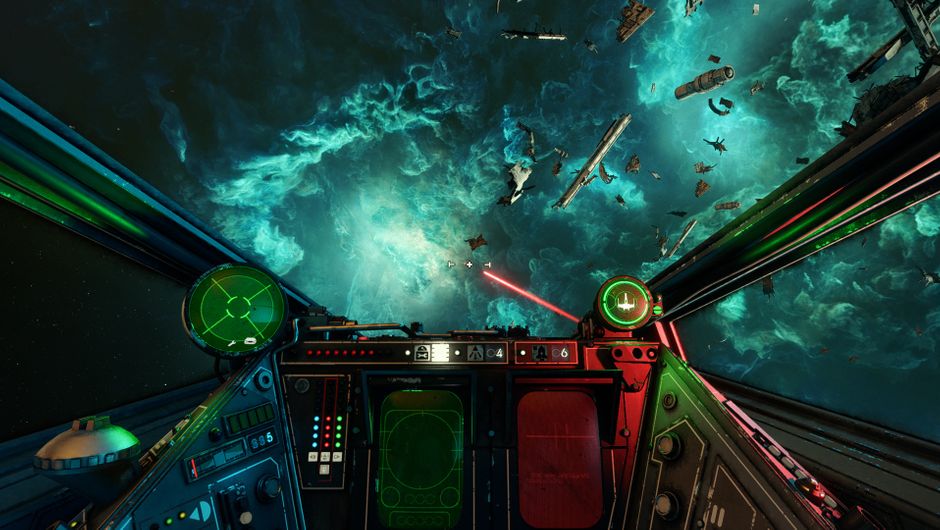This screenshot has height=530, width=940.
Task: Click the green circular radar scope
Action: (x=236, y=308)
